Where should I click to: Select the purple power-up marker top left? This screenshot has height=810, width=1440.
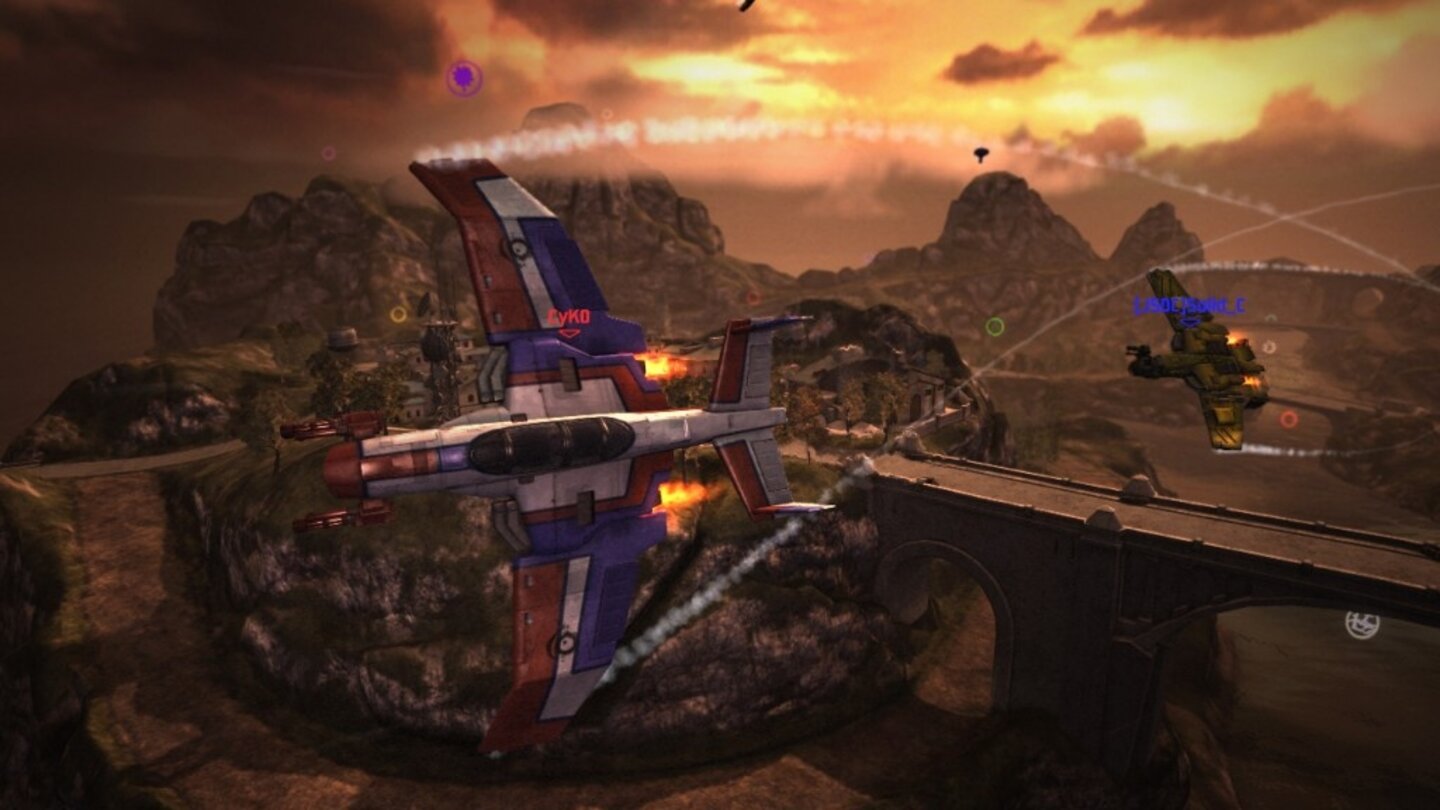tap(467, 75)
